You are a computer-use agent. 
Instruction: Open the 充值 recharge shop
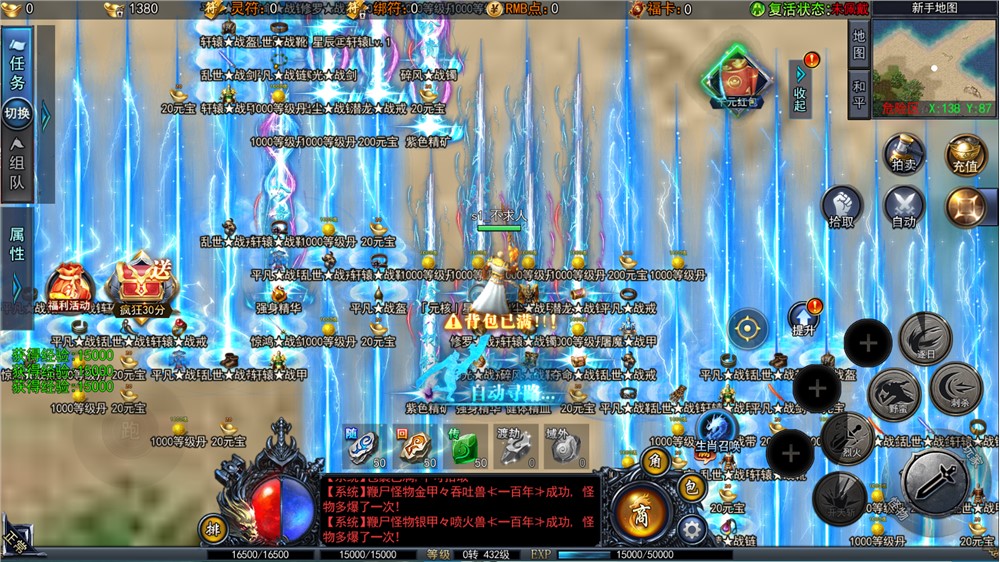(x=965, y=155)
